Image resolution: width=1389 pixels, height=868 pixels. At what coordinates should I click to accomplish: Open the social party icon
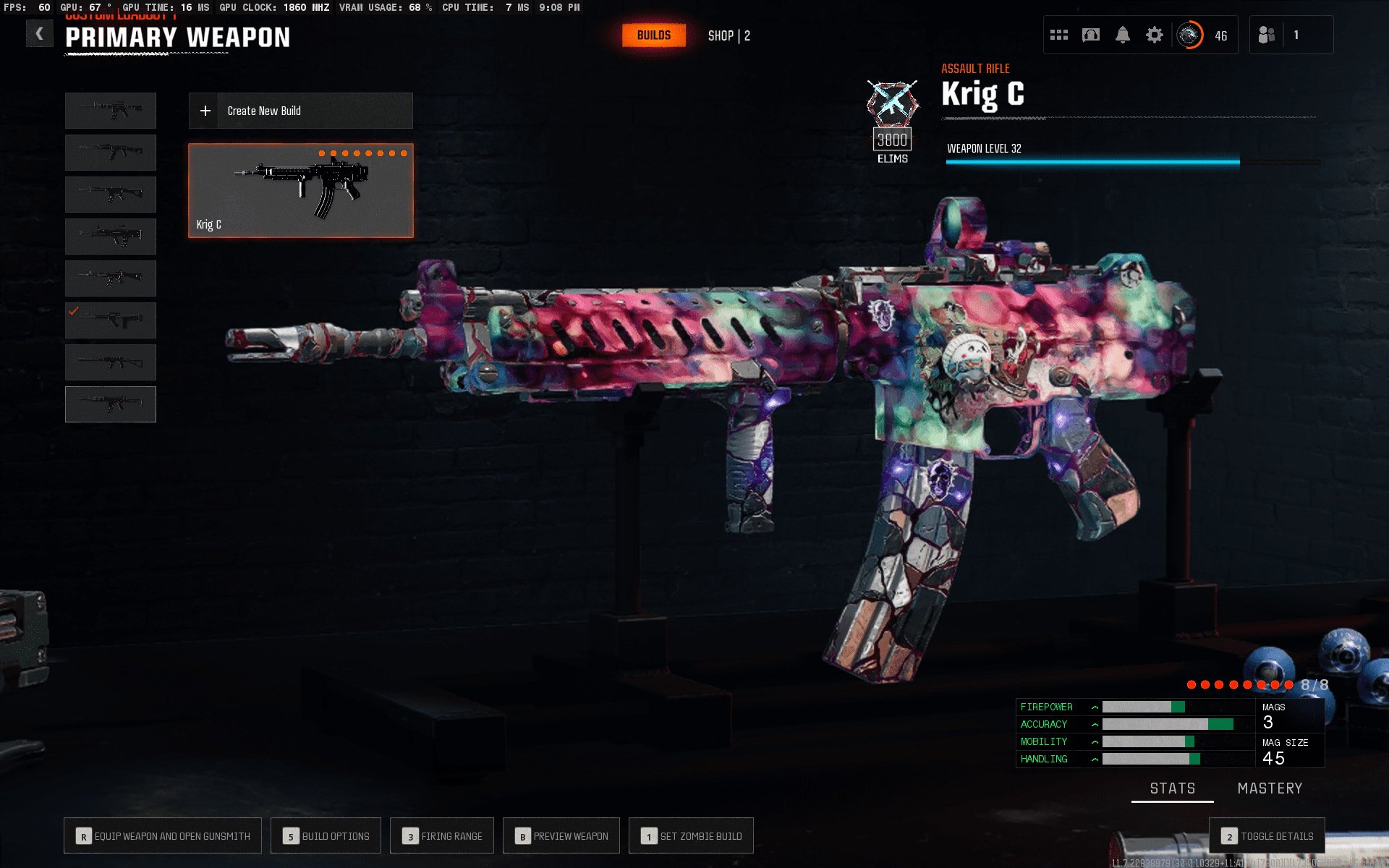(x=1267, y=35)
